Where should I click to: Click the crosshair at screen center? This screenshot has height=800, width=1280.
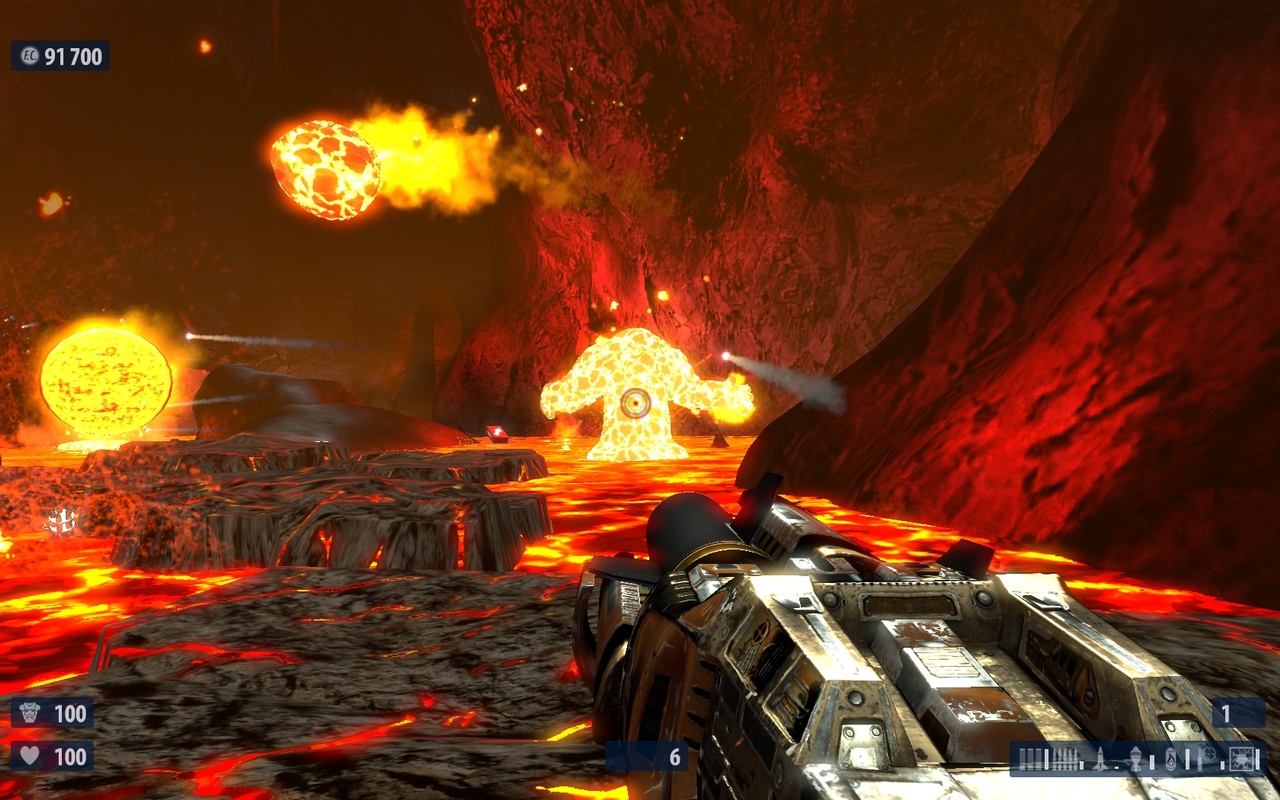pyautogui.click(x=634, y=403)
